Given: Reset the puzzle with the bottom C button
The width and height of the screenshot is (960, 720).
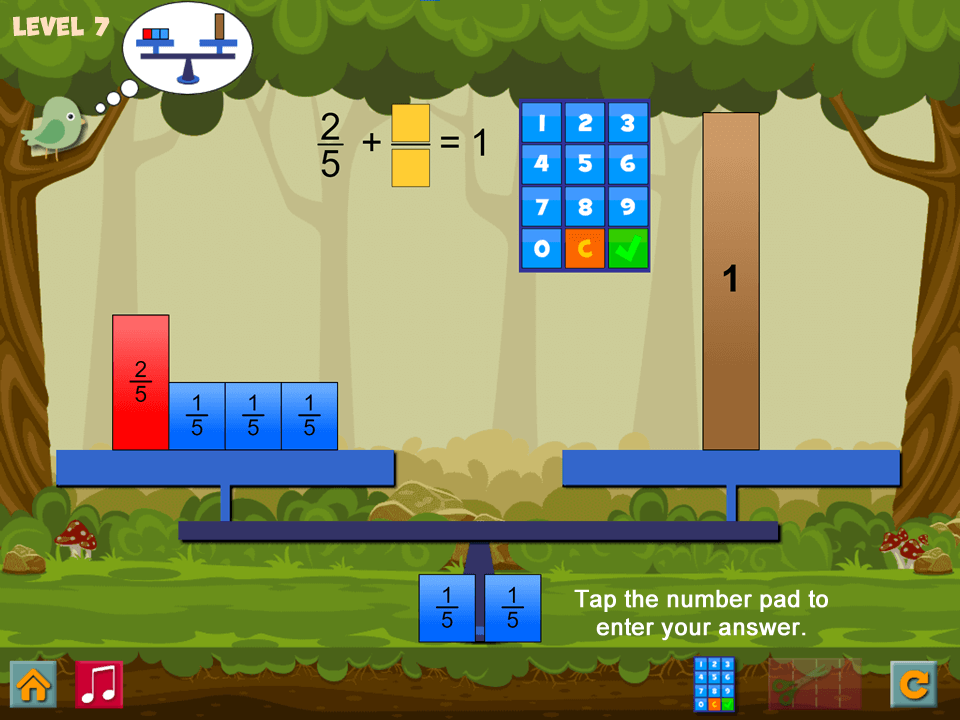Looking at the screenshot, I should tap(913, 685).
